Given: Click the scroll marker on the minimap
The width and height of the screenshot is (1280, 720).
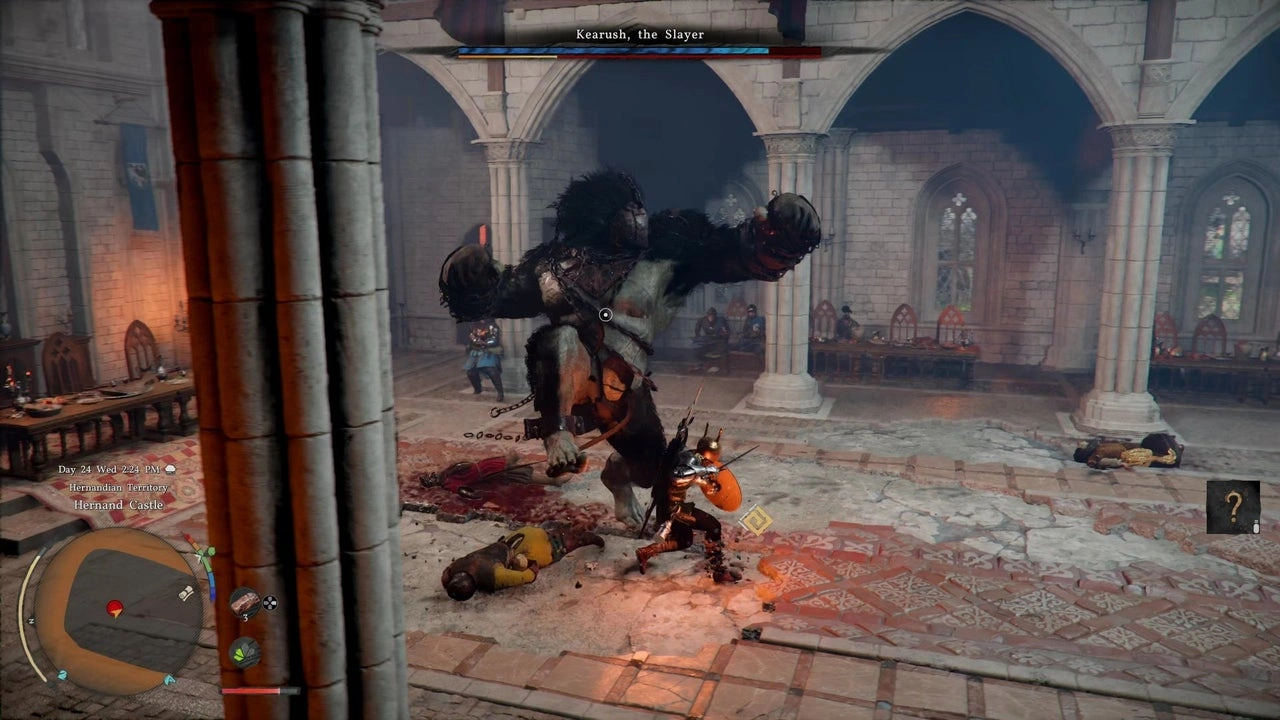Looking at the screenshot, I should pos(186,594).
